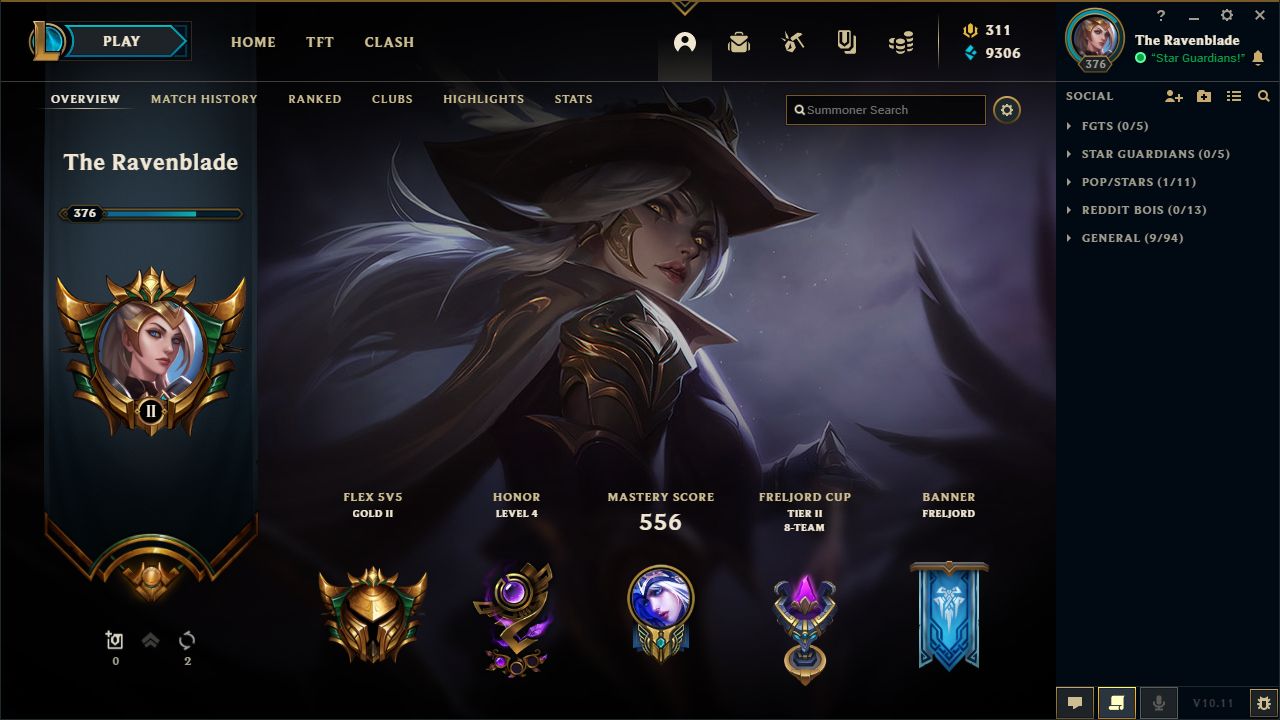Open Hextech Crafting via the forge icon
This screenshot has height=720, width=1280.
point(793,42)
